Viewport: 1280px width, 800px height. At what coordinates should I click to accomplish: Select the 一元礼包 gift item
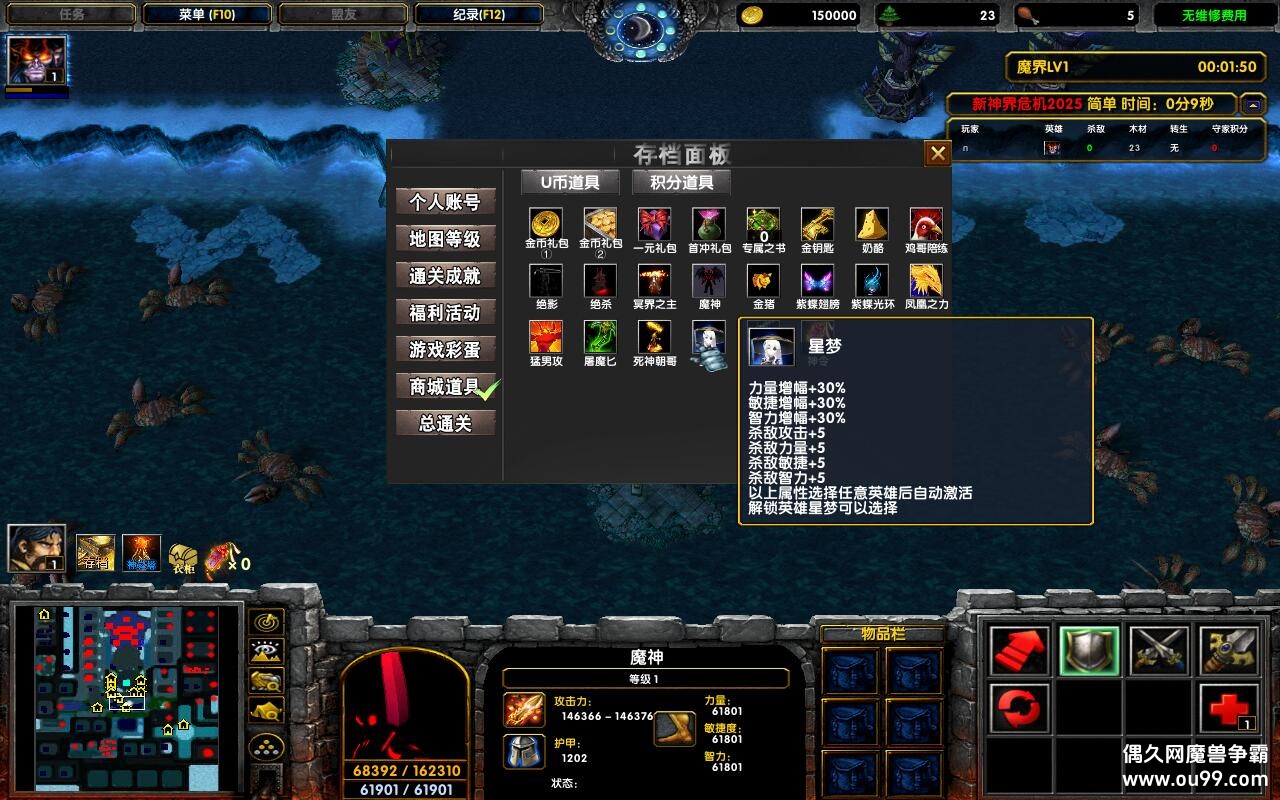click(654, 224)
